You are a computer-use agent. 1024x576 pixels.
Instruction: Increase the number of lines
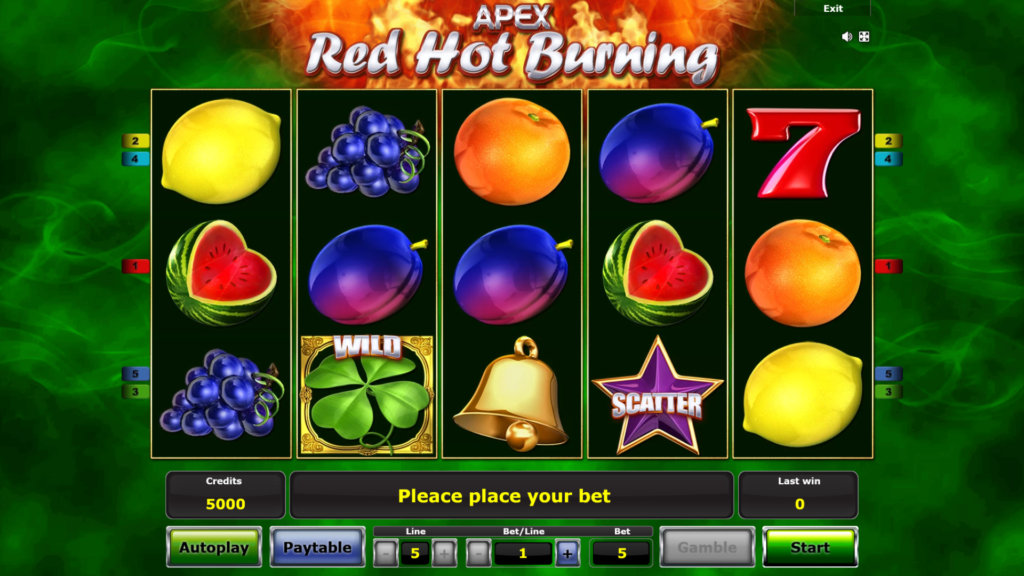click(x=444, y=553)
